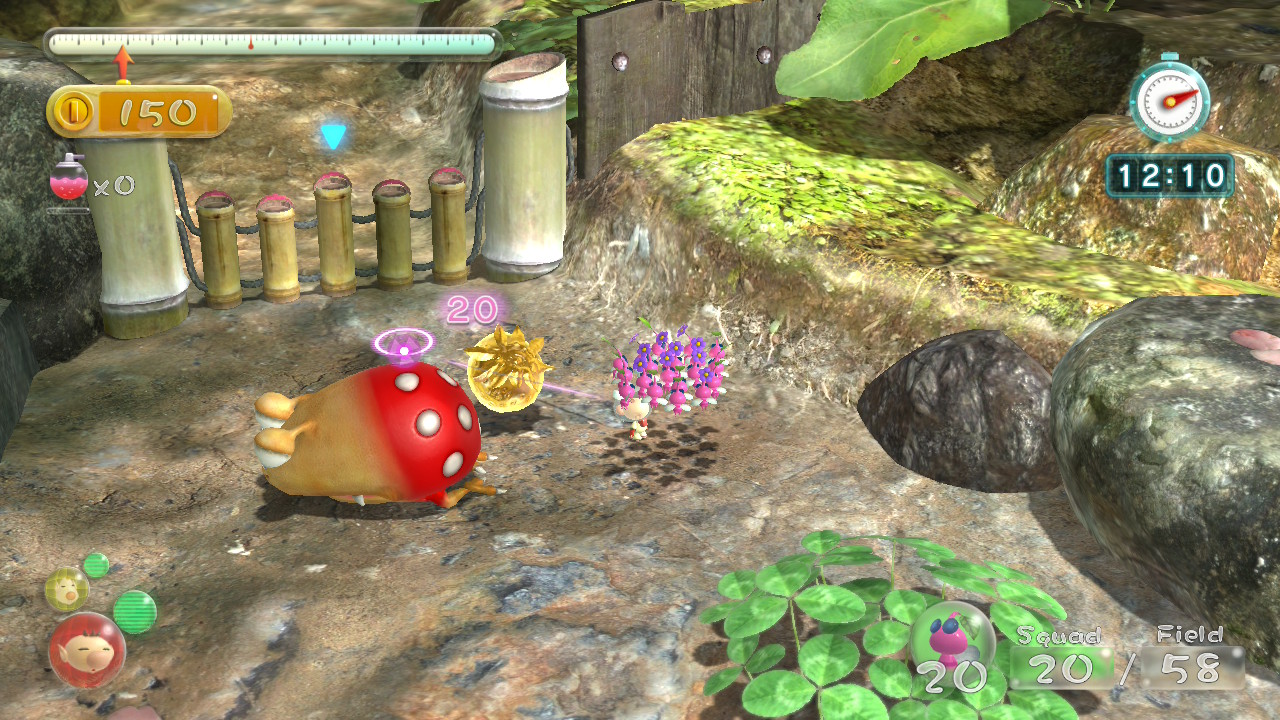
Task: Switch to the yellow leader portrait
Action: coord(67,590)
